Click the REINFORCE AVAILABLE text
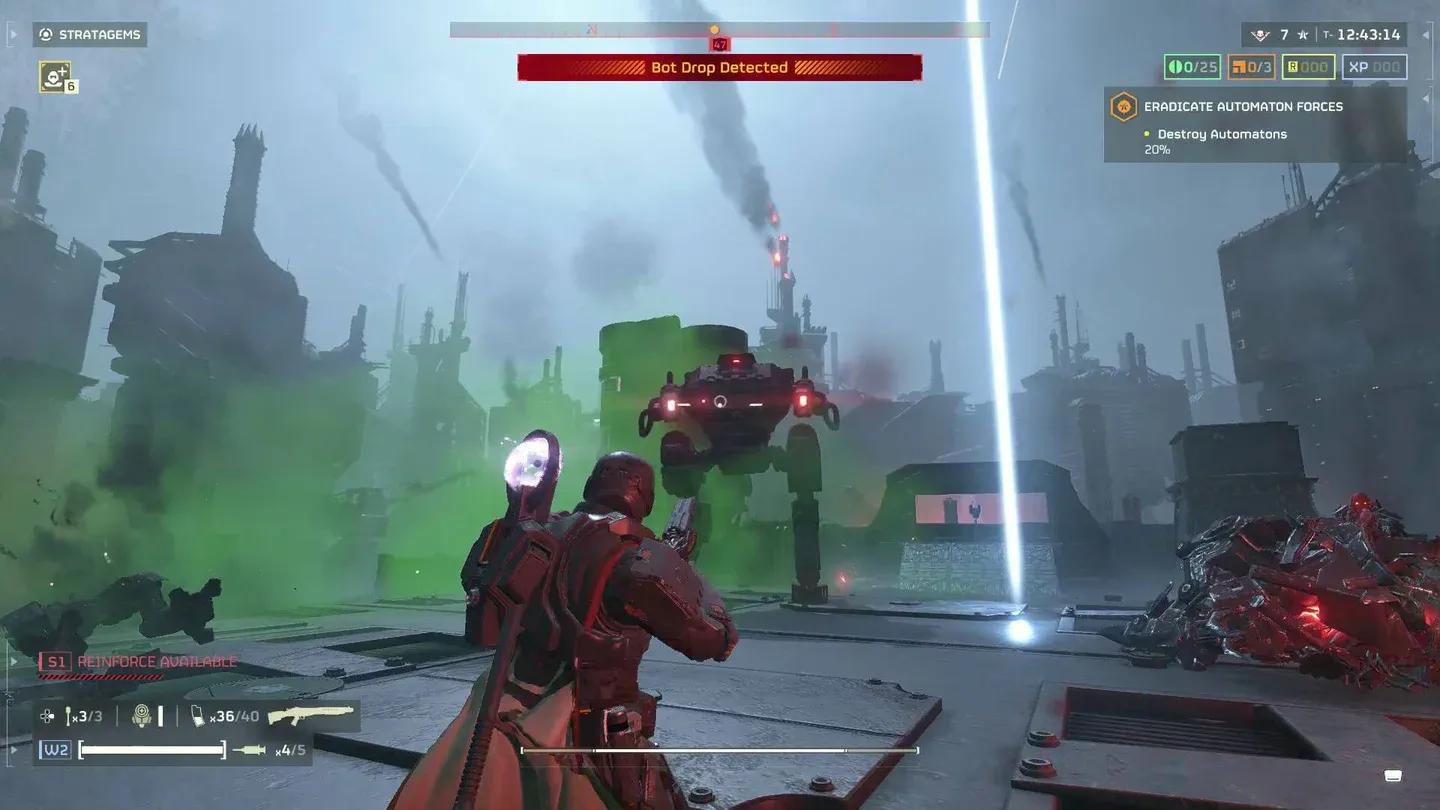The image size is (1440, 810). coord(156,660)
